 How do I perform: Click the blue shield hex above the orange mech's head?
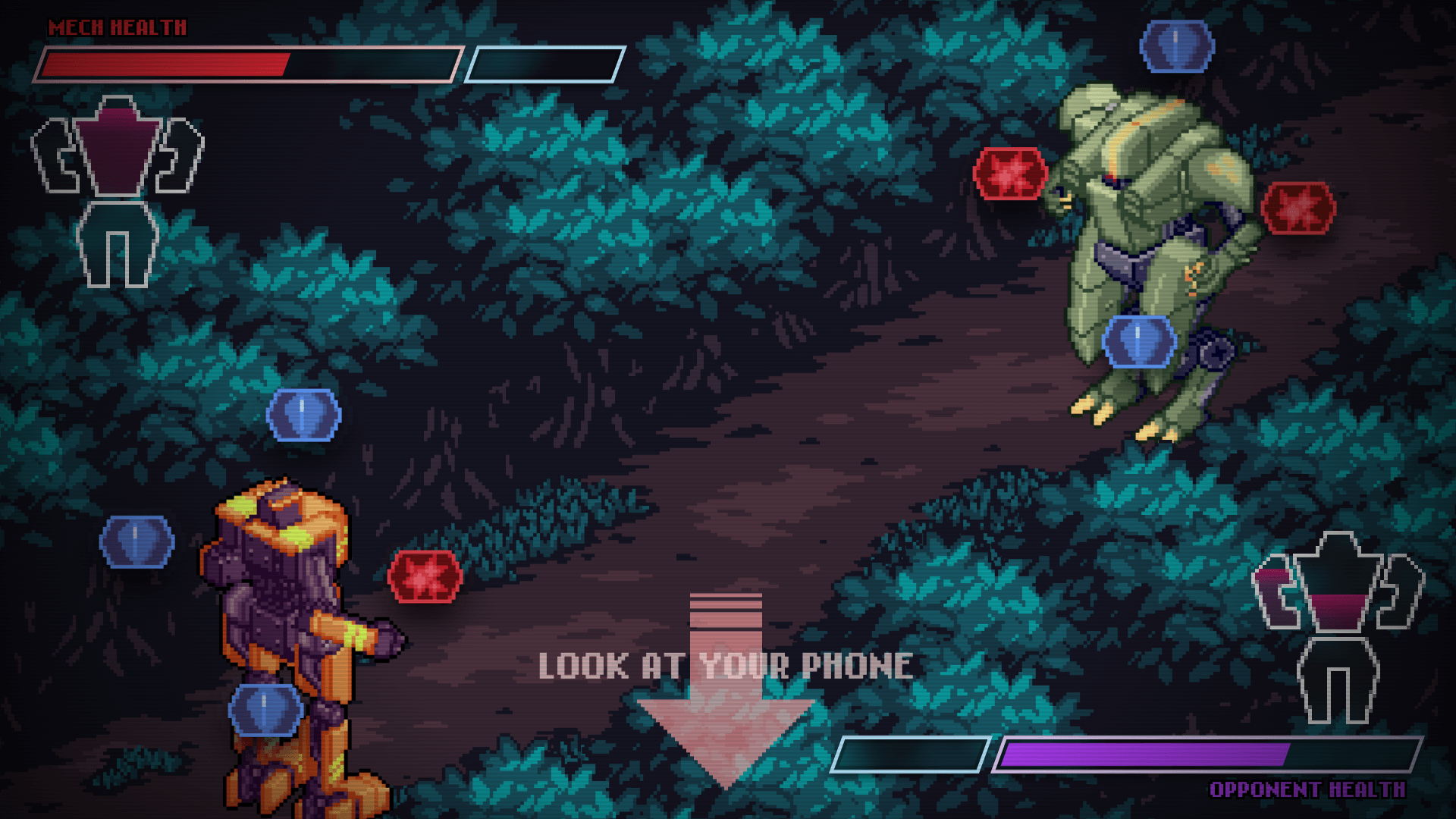point(303,415)
